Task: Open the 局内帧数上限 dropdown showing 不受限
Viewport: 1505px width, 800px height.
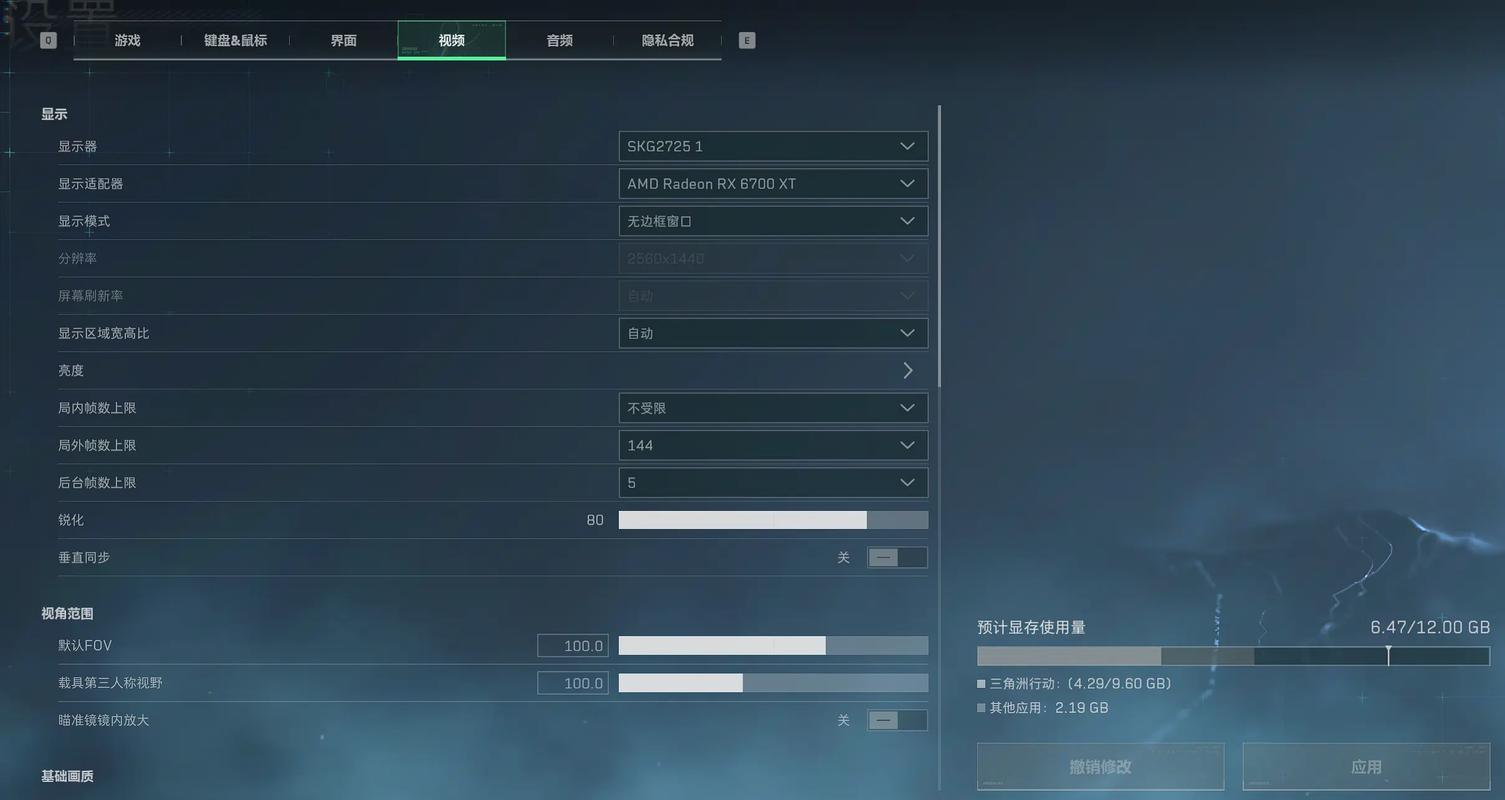Action: [x=772, y=407]
